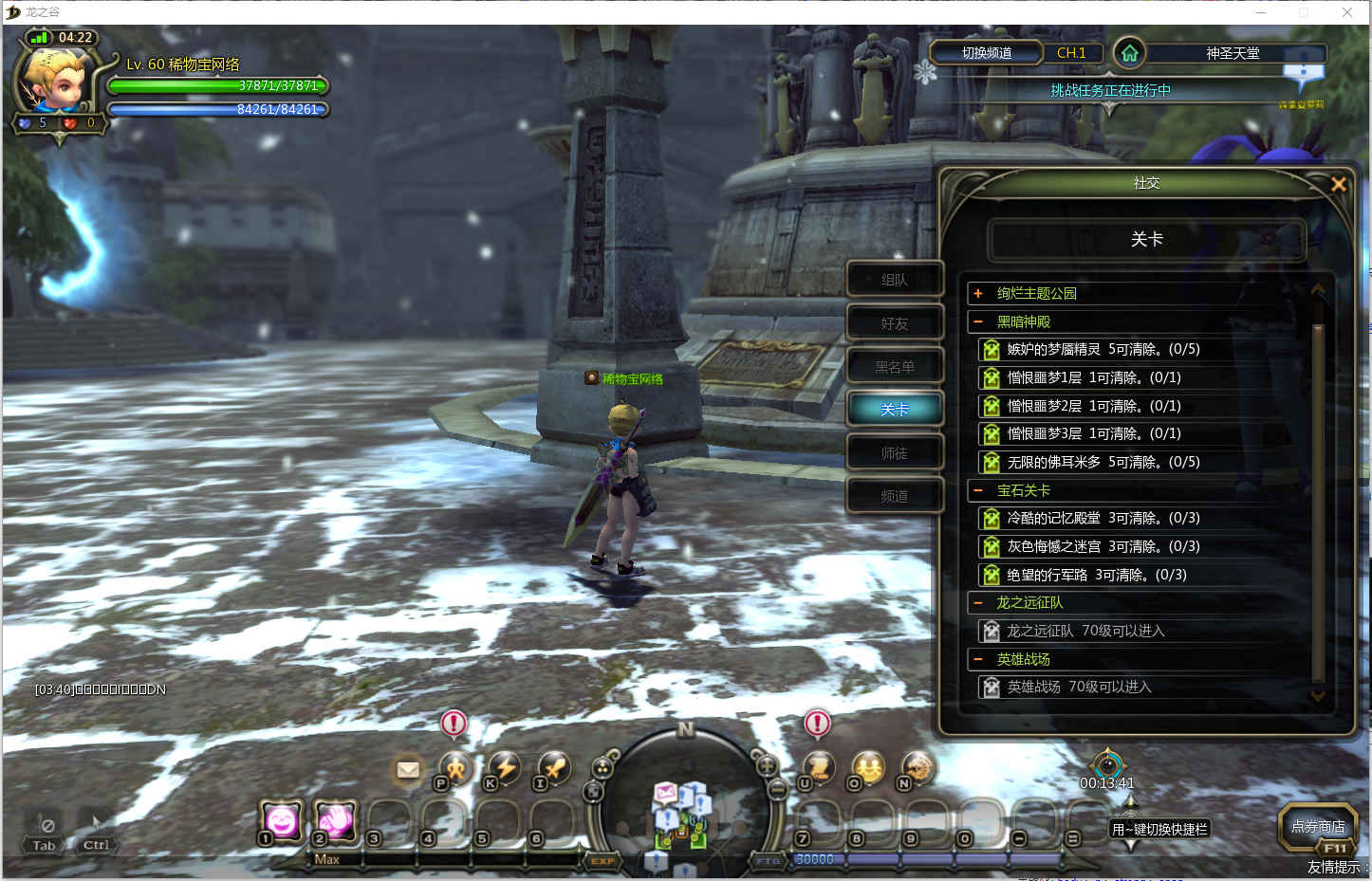Collapse the 黑暗神殿 category
Viewport: 1372px width, 881px height.
[x=978, y=322]
